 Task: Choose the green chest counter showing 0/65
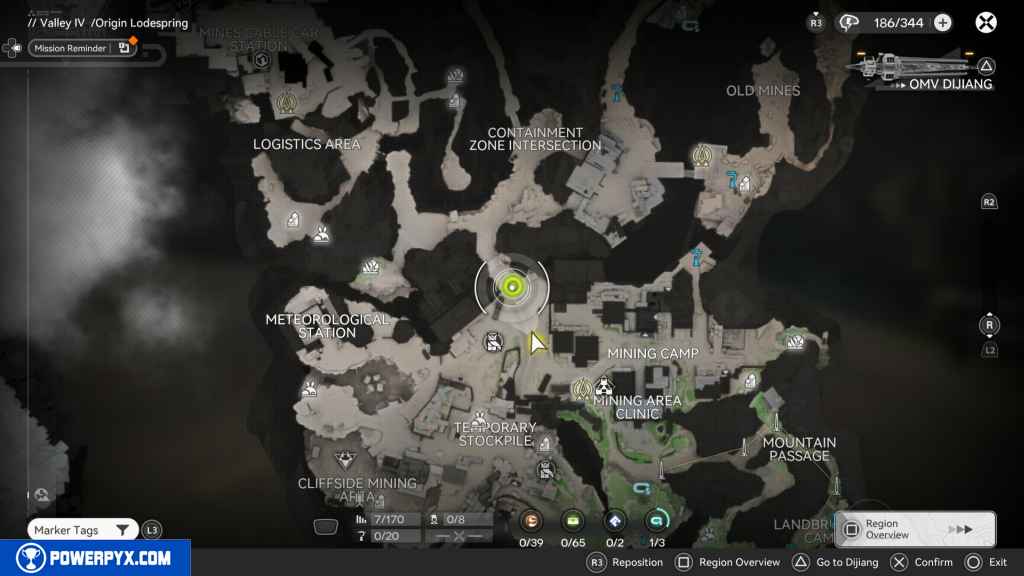click(573, 520)
